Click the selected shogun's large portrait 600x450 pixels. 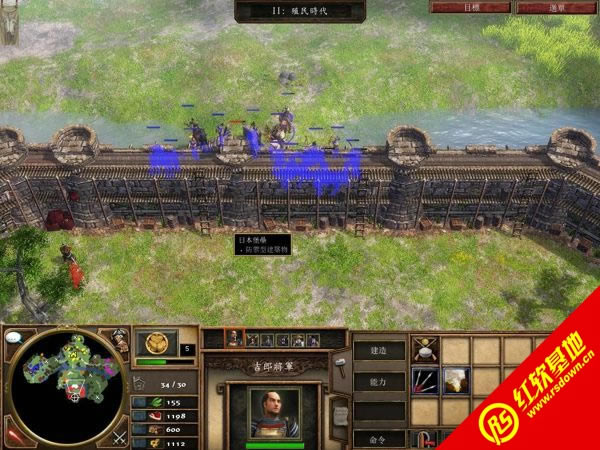pyautogui.click(x=273, y=412)
